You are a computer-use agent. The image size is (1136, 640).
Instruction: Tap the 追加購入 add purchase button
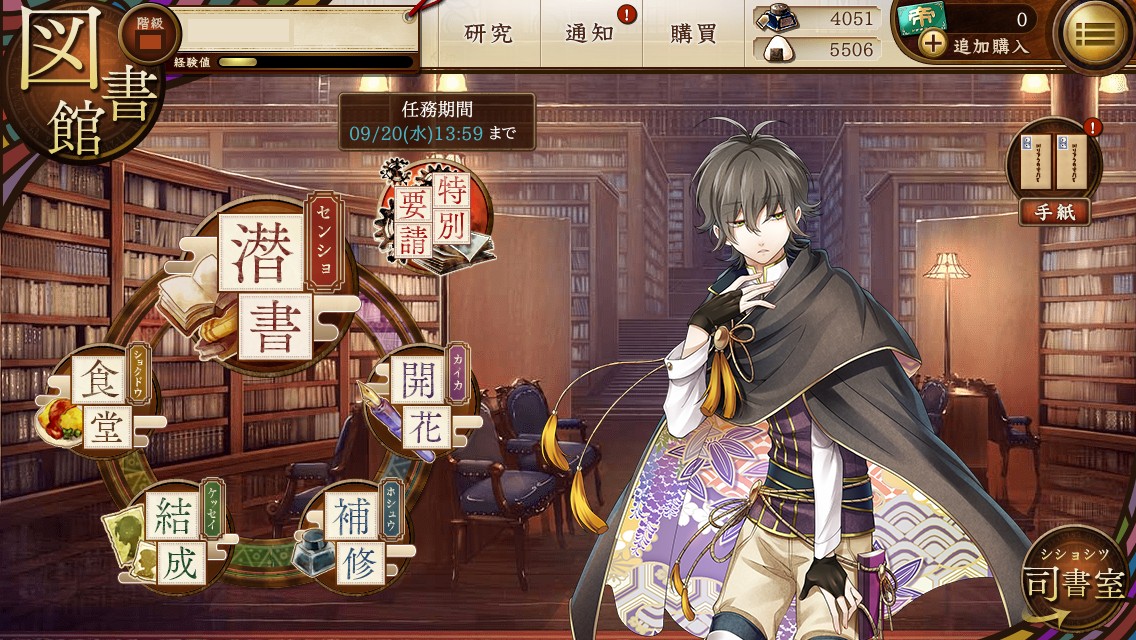975,45
